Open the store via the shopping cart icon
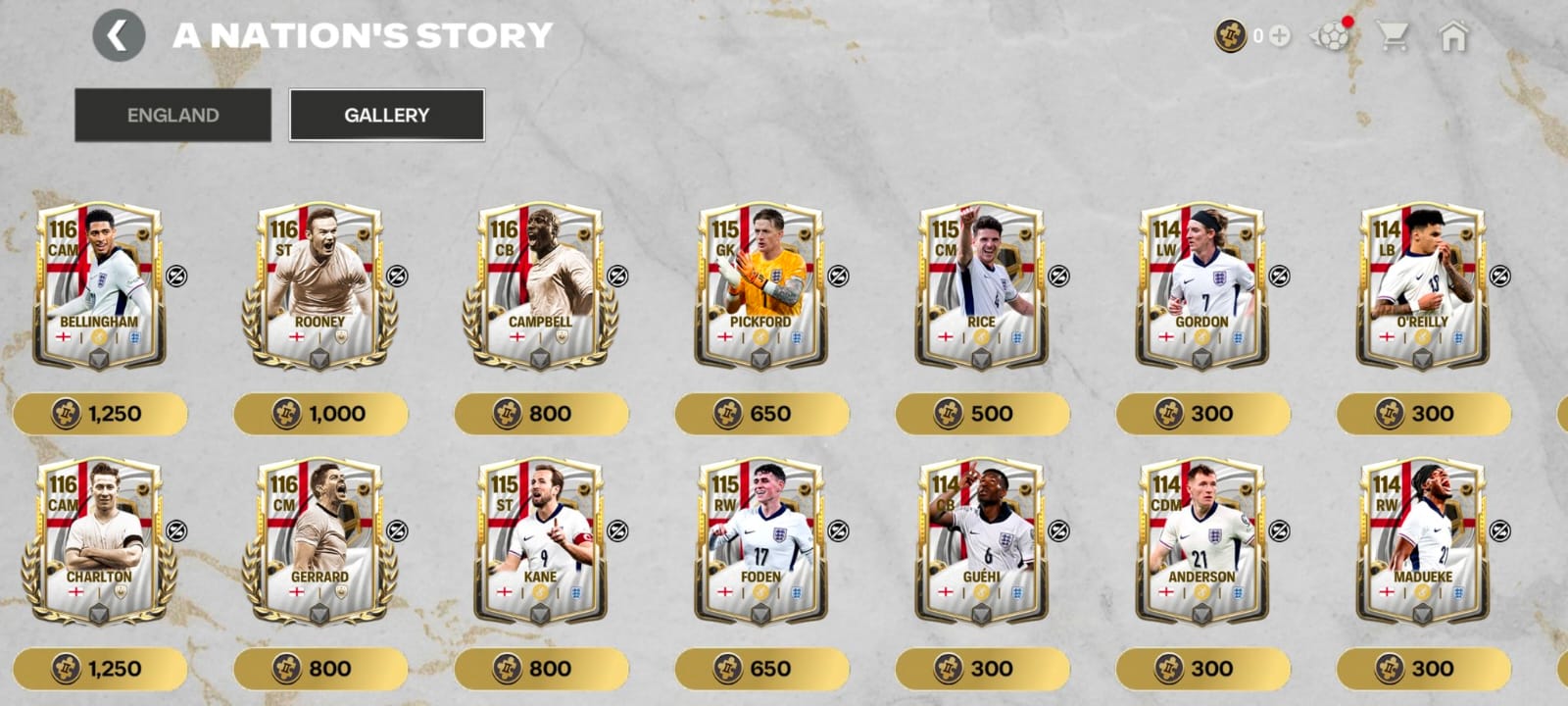Image resolution: width=1568 pixels, height=706 pixels. [1396, 36]
